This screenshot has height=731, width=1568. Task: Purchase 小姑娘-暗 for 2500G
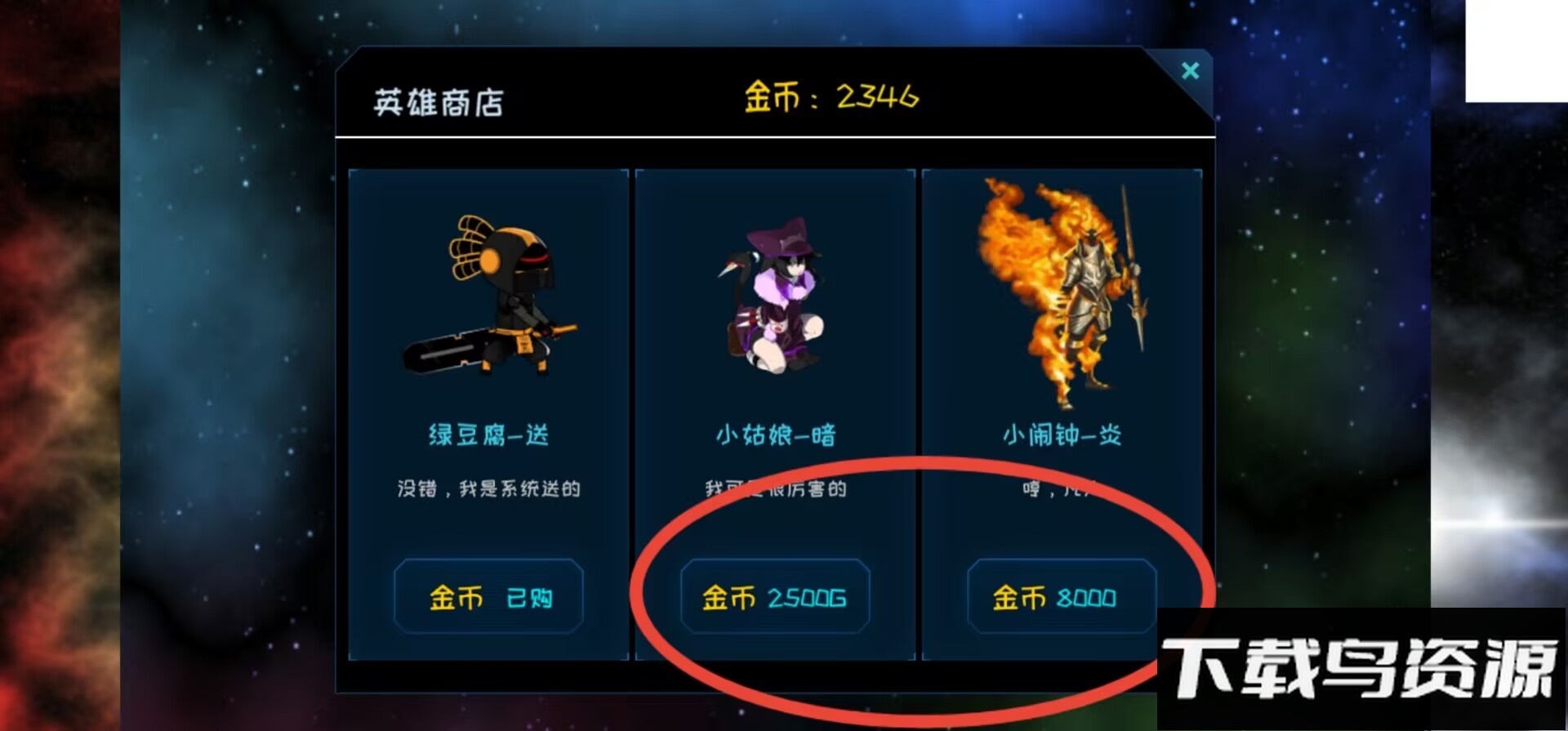(x=774, y=597)
